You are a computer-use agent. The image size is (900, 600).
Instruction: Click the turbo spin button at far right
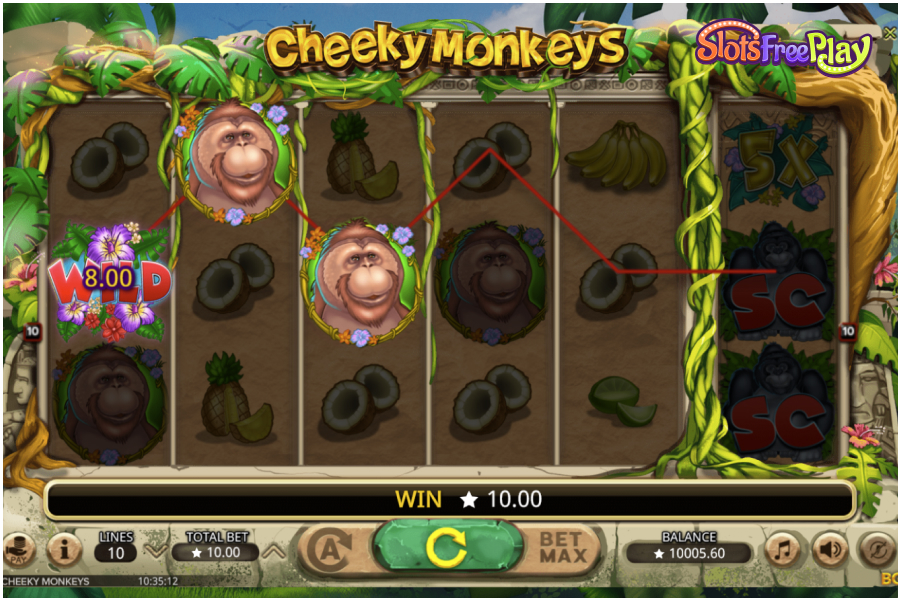(x=876, y=549)
